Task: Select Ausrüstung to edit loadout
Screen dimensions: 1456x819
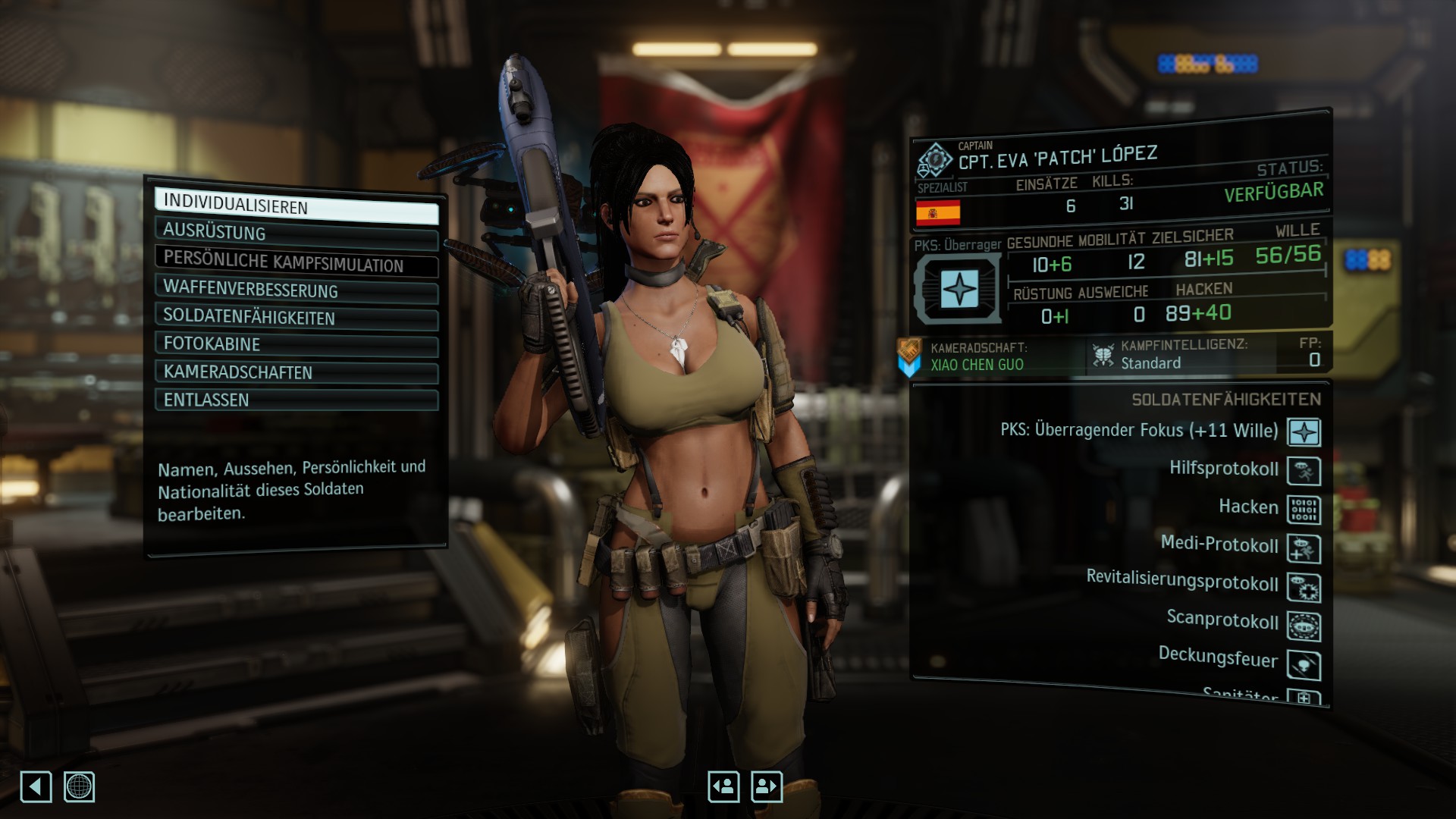Action: pos(296,234)
